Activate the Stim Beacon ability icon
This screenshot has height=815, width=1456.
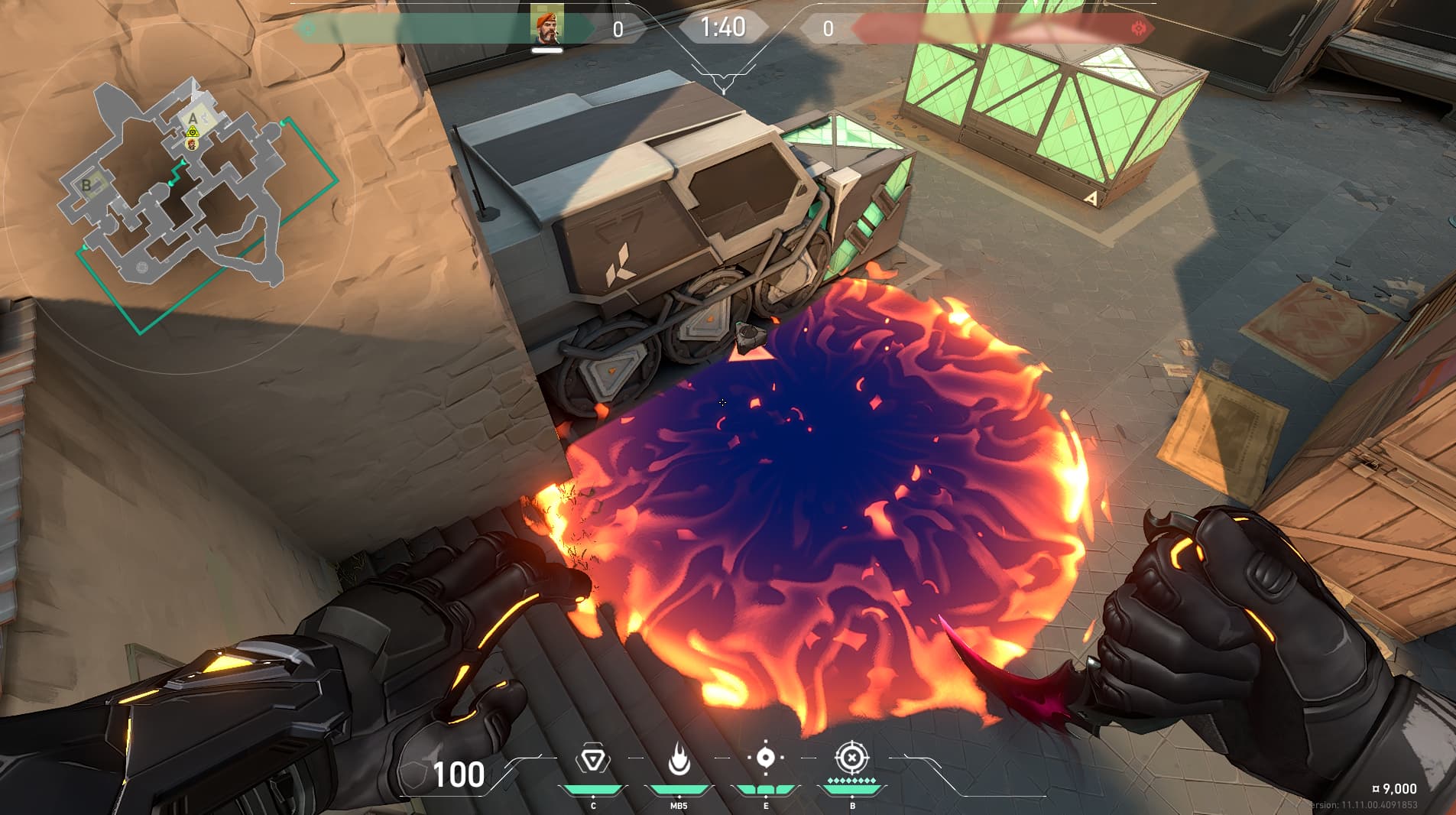(x=592, y=760)
